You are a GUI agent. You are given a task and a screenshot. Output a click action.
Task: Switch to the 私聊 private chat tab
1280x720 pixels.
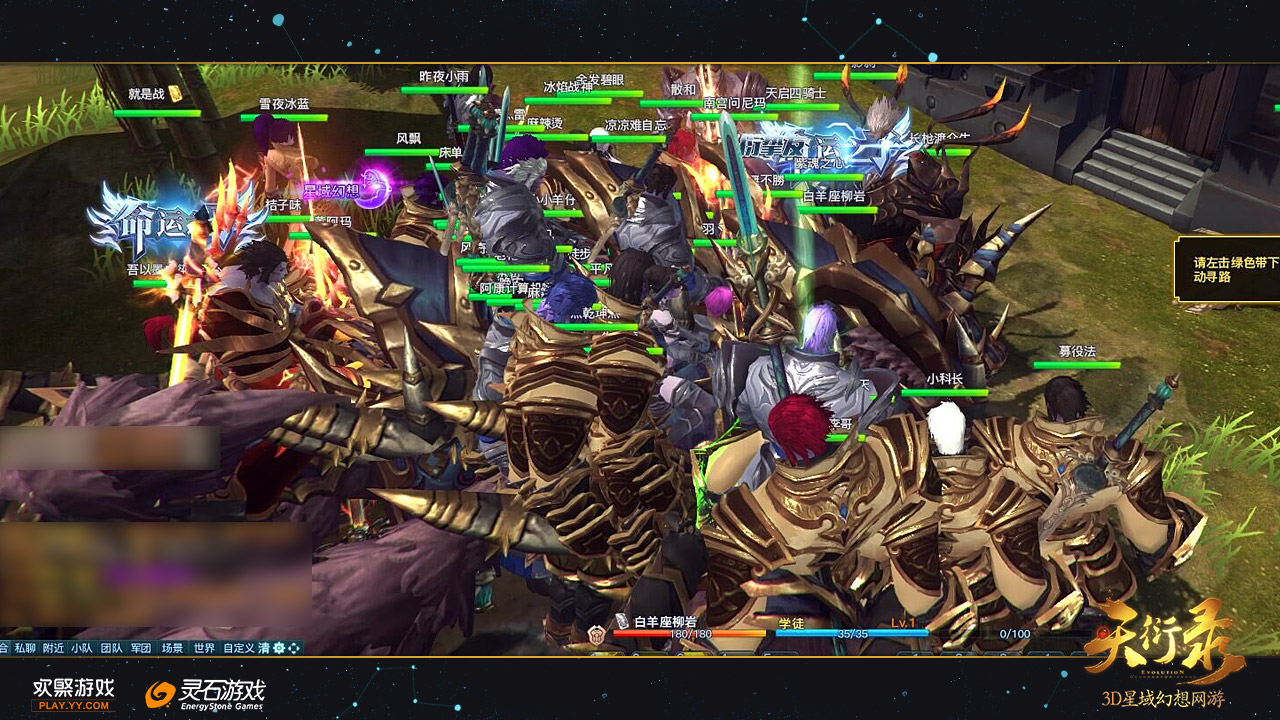(25, 648)
